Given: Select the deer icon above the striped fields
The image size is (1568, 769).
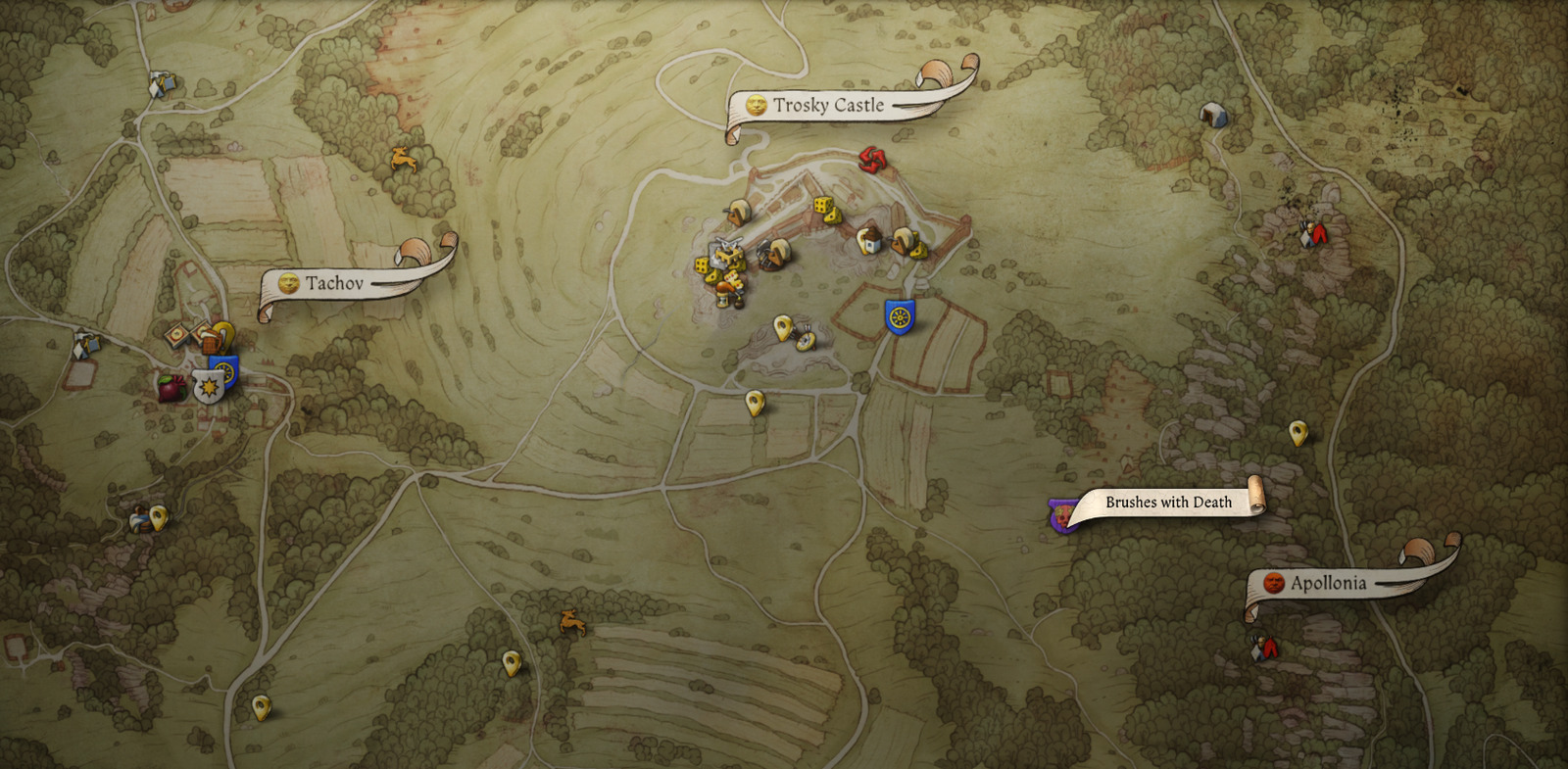Looking at the screenshot, I should 572,621.
